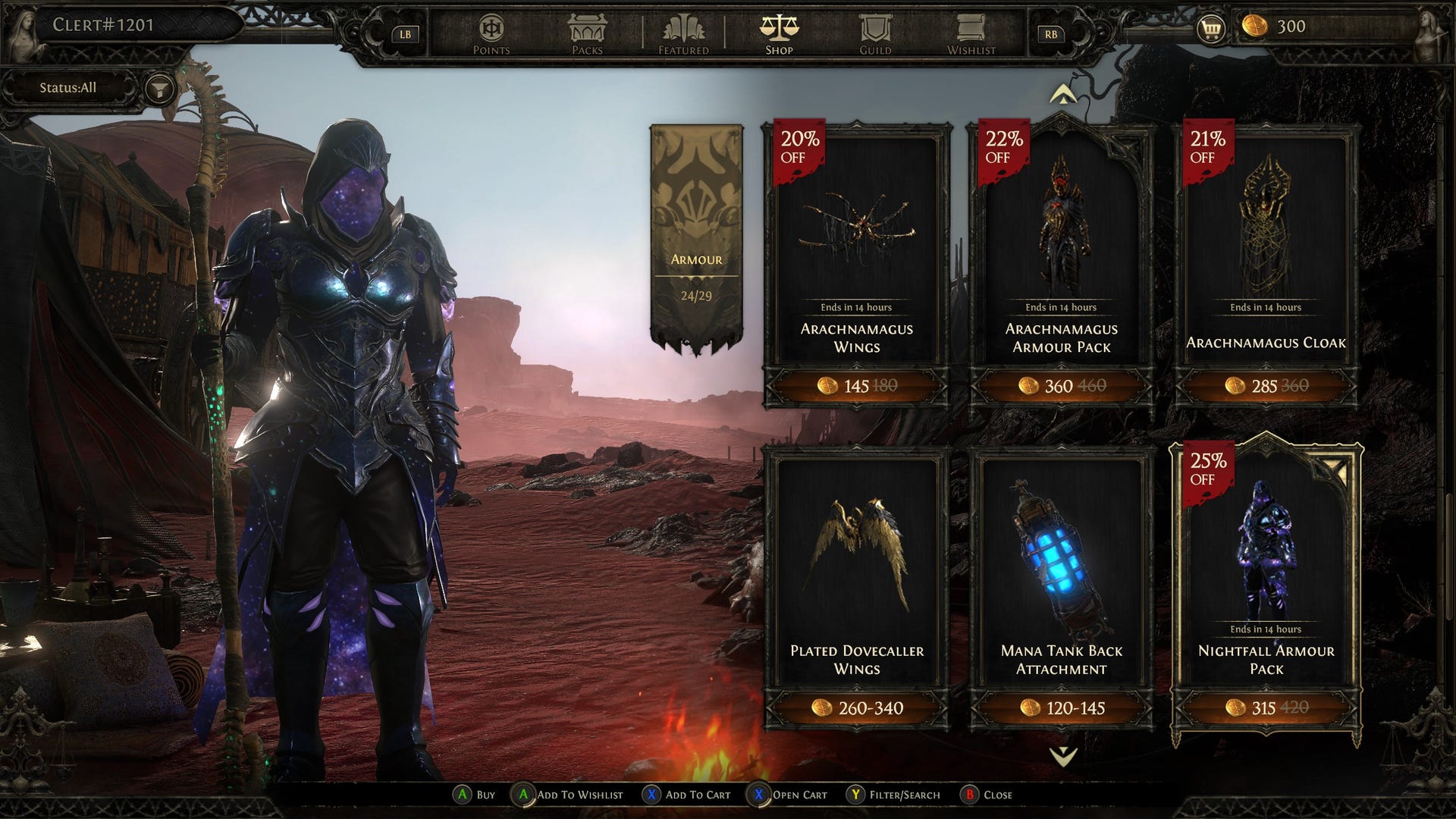Open the shopping cart icon
1456x819 pixels.
tap(1211, 29)
